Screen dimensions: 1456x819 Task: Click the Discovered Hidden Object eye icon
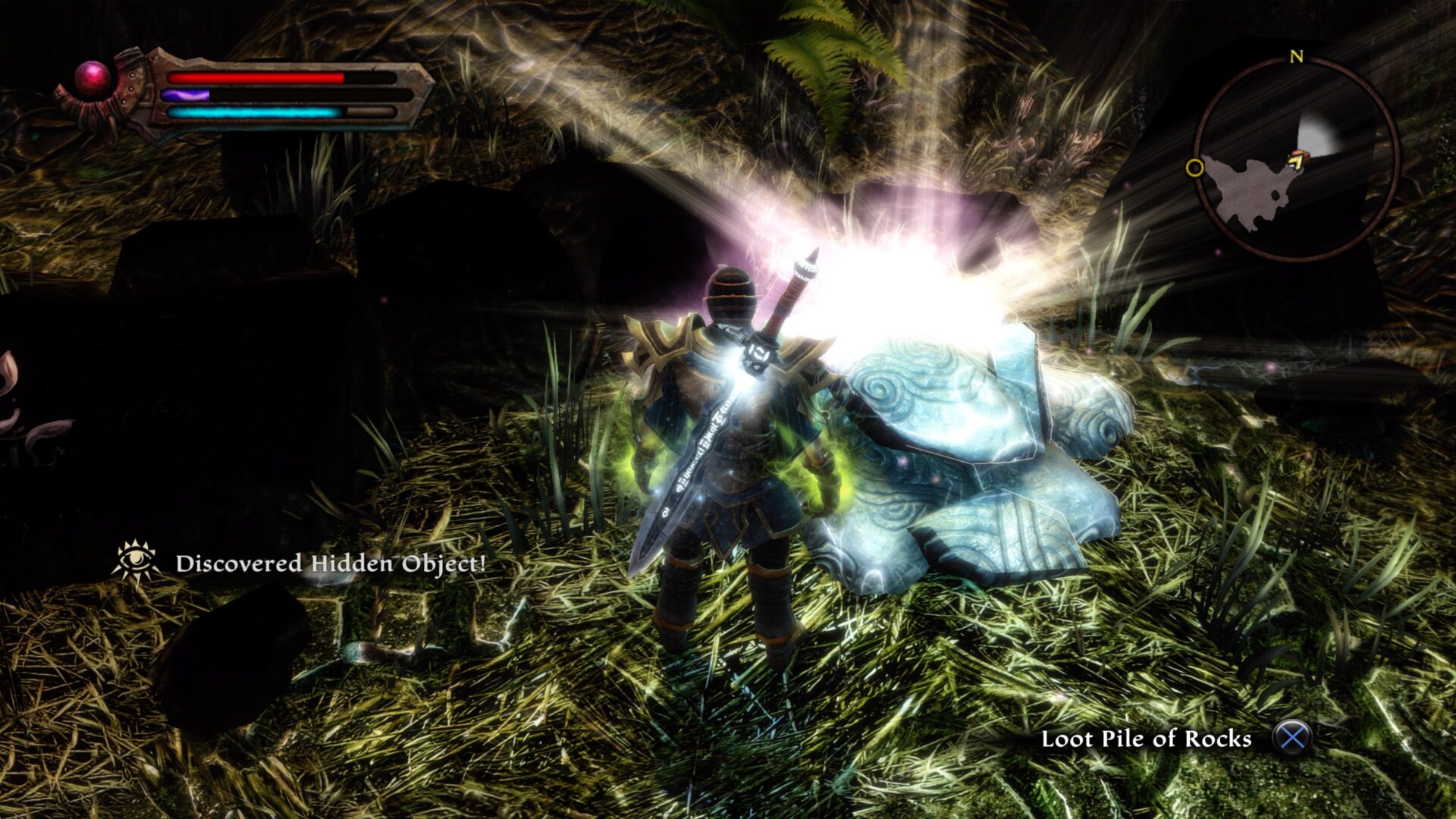(x=135, y=561)
